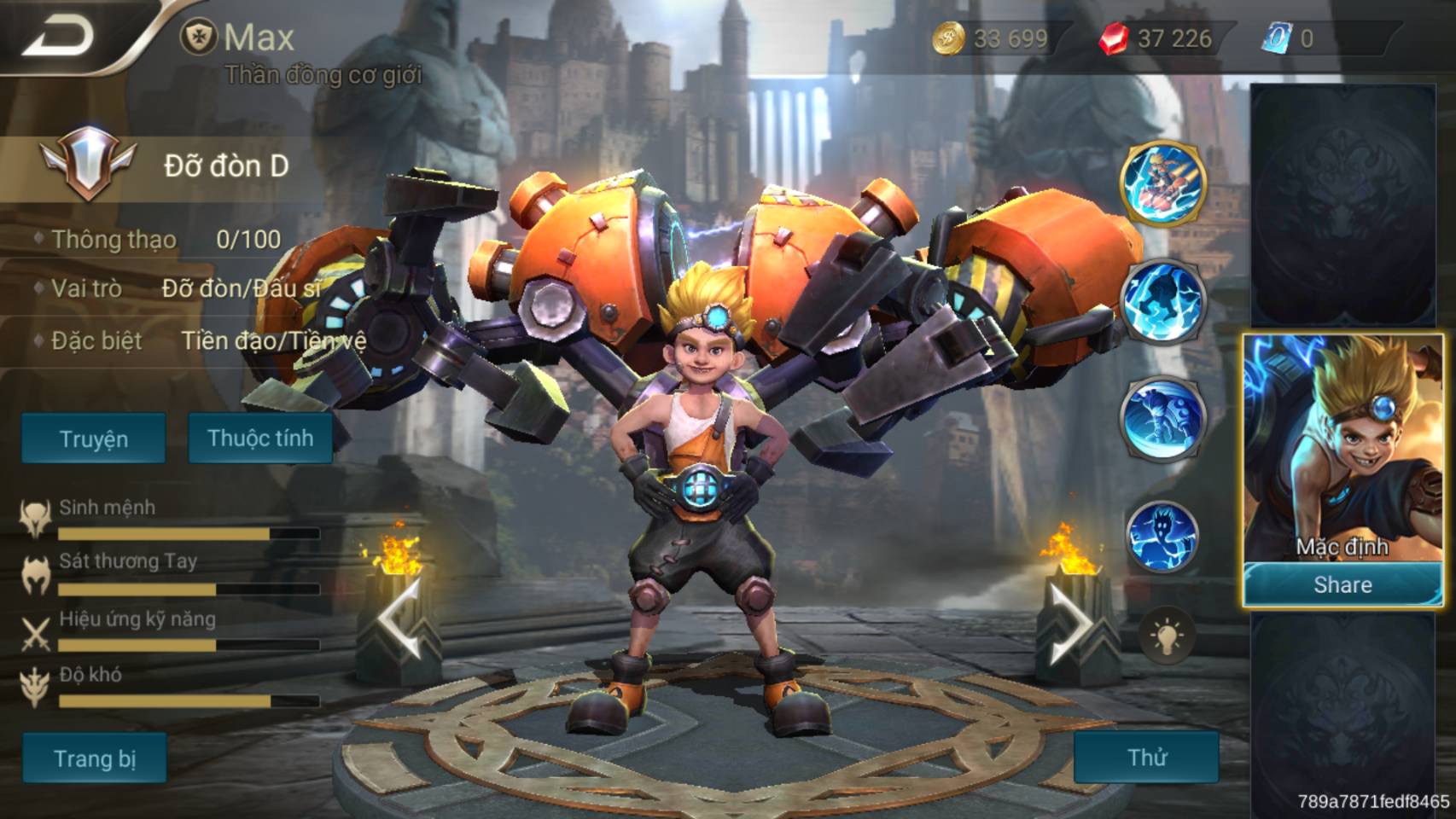Open the Trang bị equipment page
The image size is (1456, 819).
(x=94, y=758)
